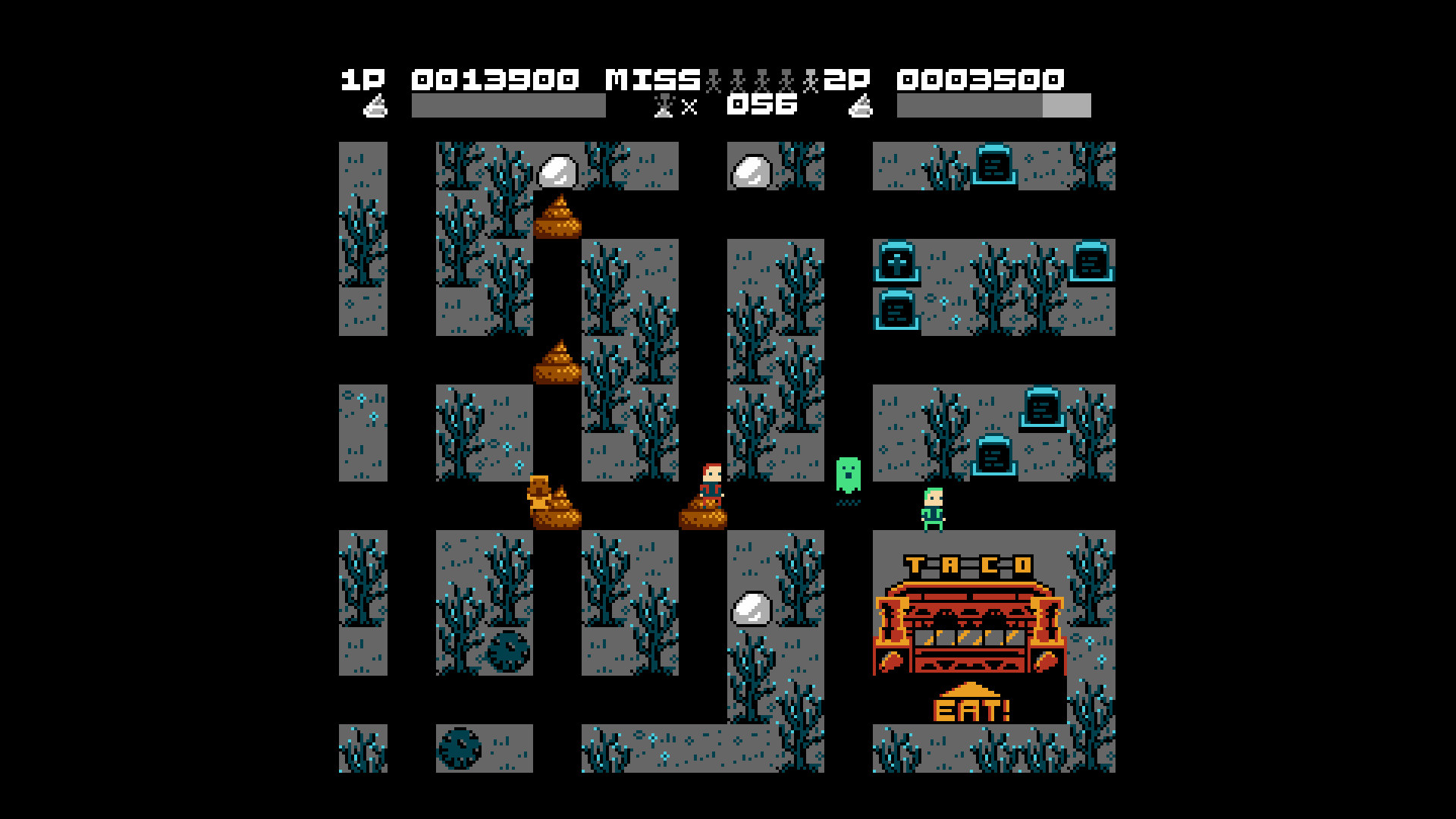Image resolution: width=1456 pixels, height=819 pixels.
Task: Click the clock pickup near the bottom left
Action: tap(458, 749)
